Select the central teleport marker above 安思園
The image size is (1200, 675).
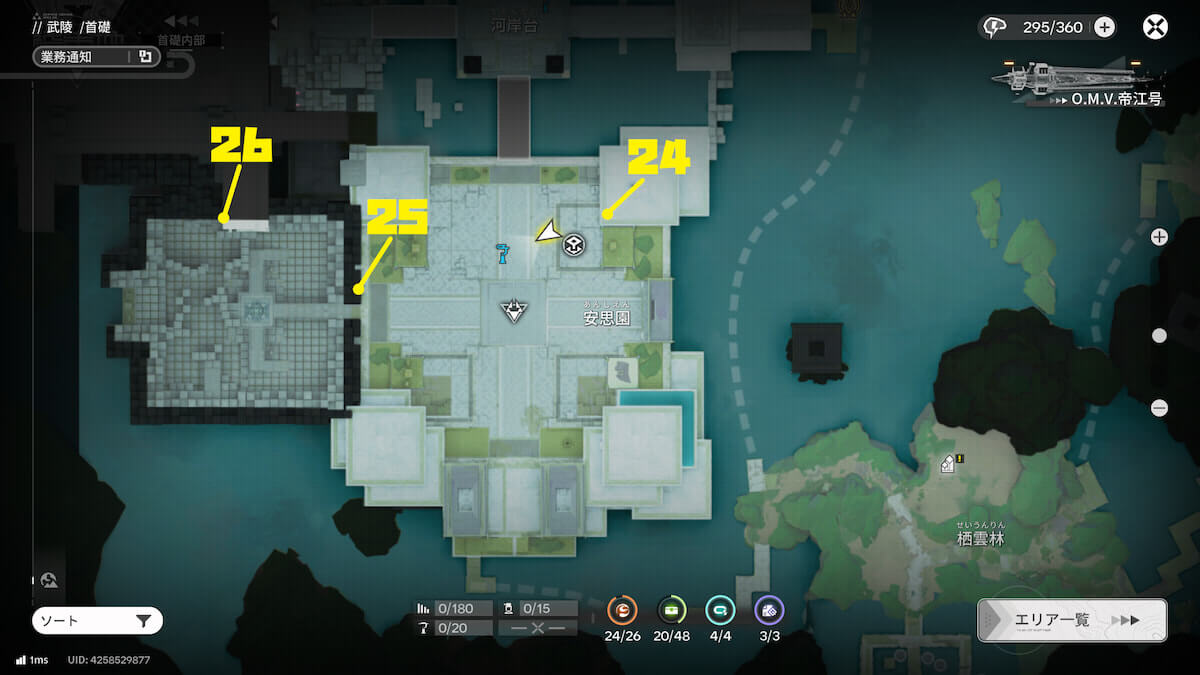[514, 309]
